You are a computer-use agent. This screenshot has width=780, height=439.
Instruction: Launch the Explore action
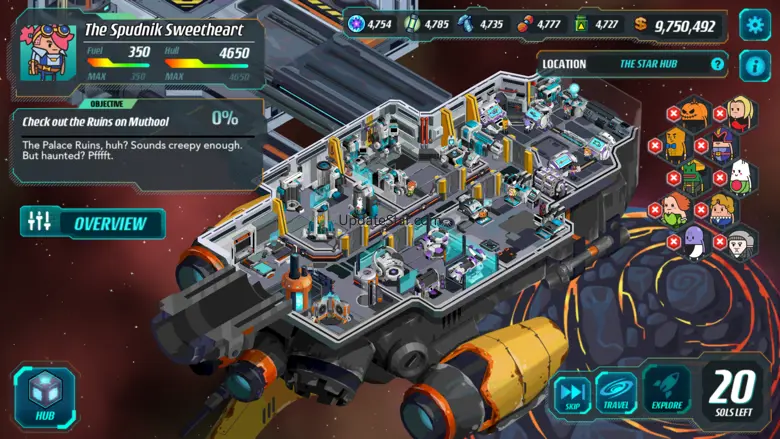pyautogui.click(x=666, y=392)
